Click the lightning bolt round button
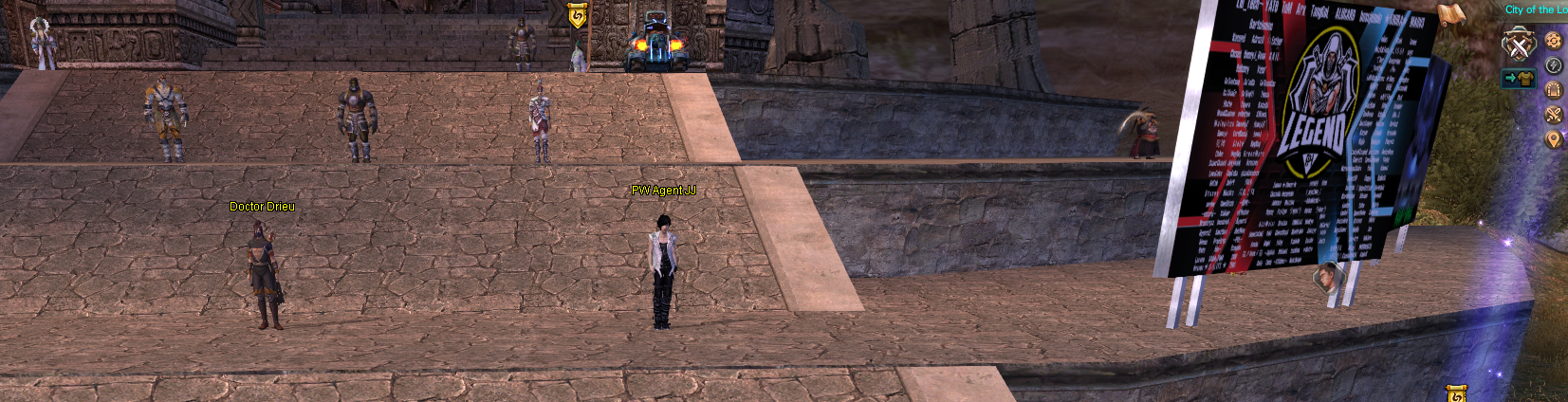This screenshot has height=402, width=1568. coord(1553,65)
